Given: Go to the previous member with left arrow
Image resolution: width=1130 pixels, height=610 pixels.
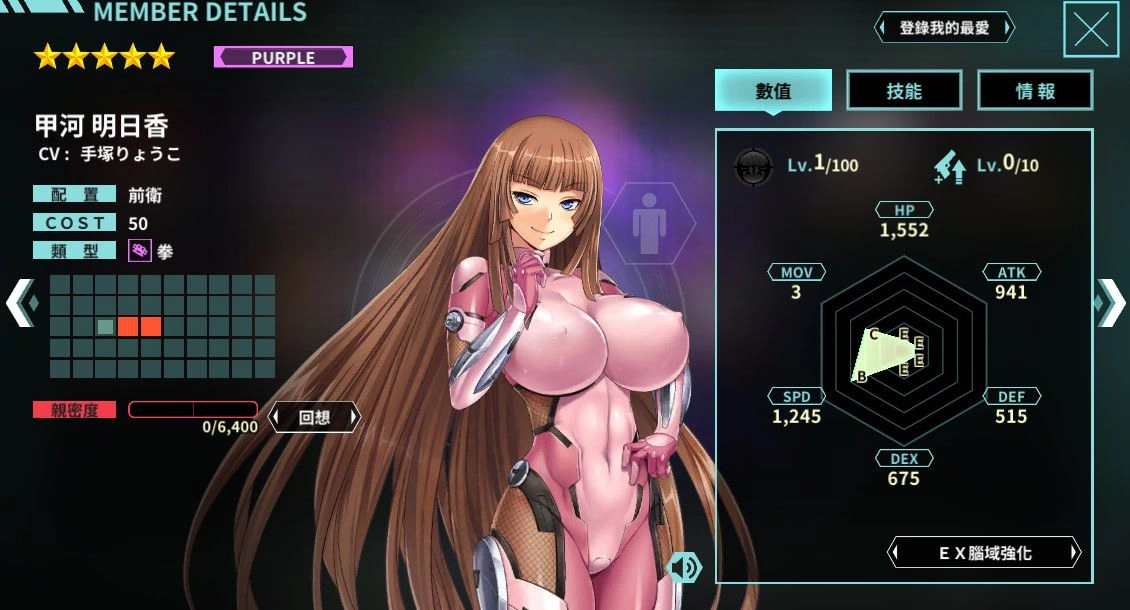Looking at the screenshot, I should [21, 301].
